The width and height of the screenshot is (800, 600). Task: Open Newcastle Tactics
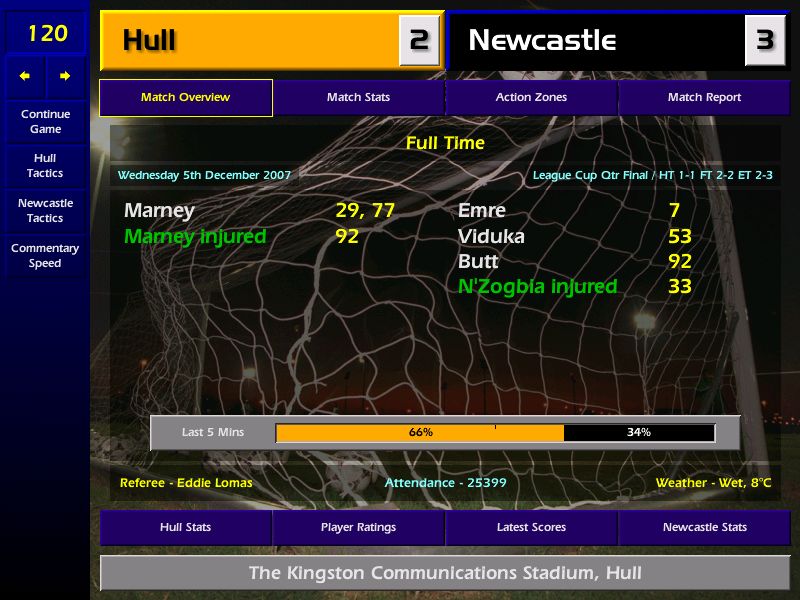click(x=45, y=210)
